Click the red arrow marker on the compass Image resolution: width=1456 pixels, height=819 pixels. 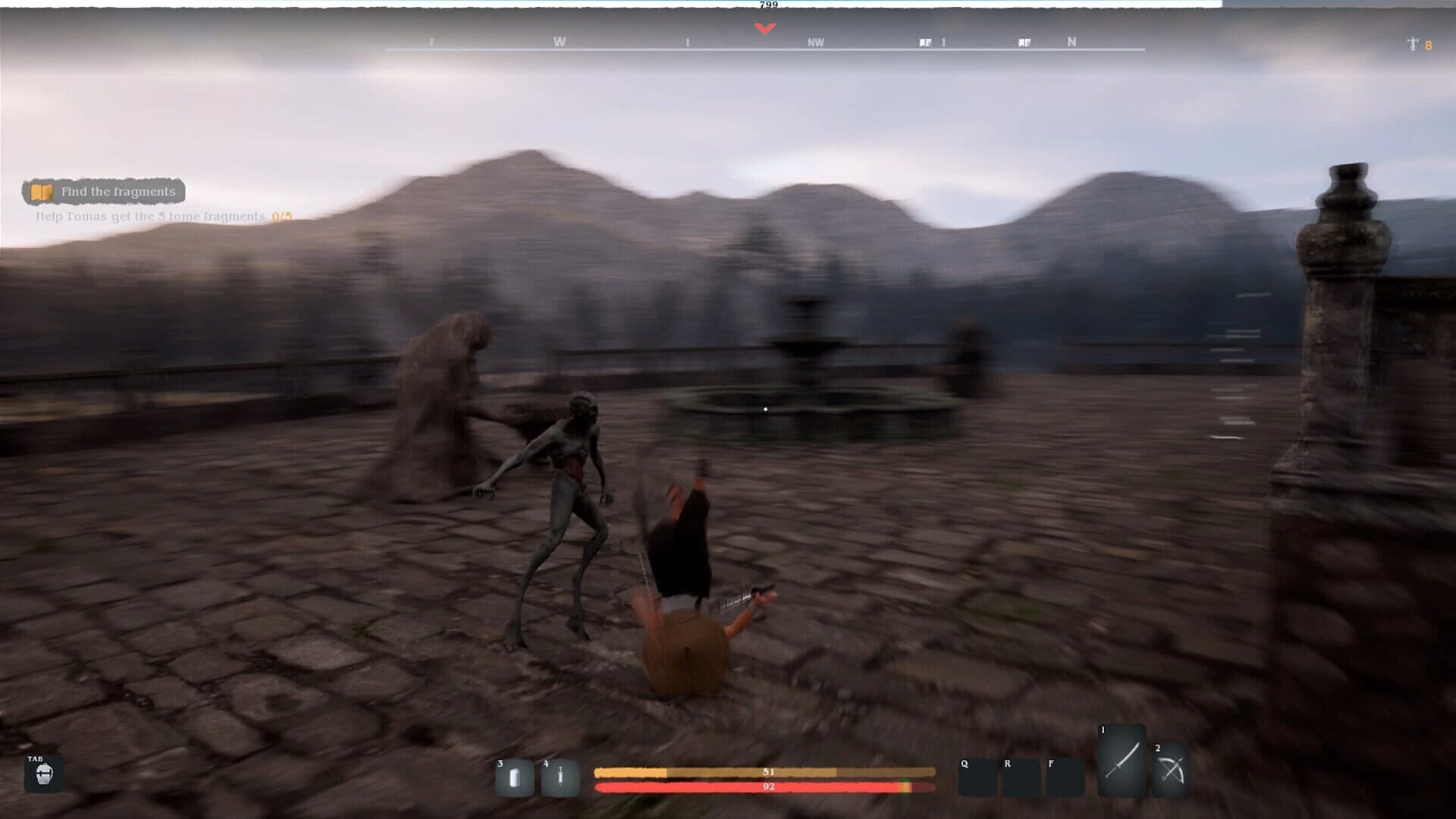click(x=764, y=27)
